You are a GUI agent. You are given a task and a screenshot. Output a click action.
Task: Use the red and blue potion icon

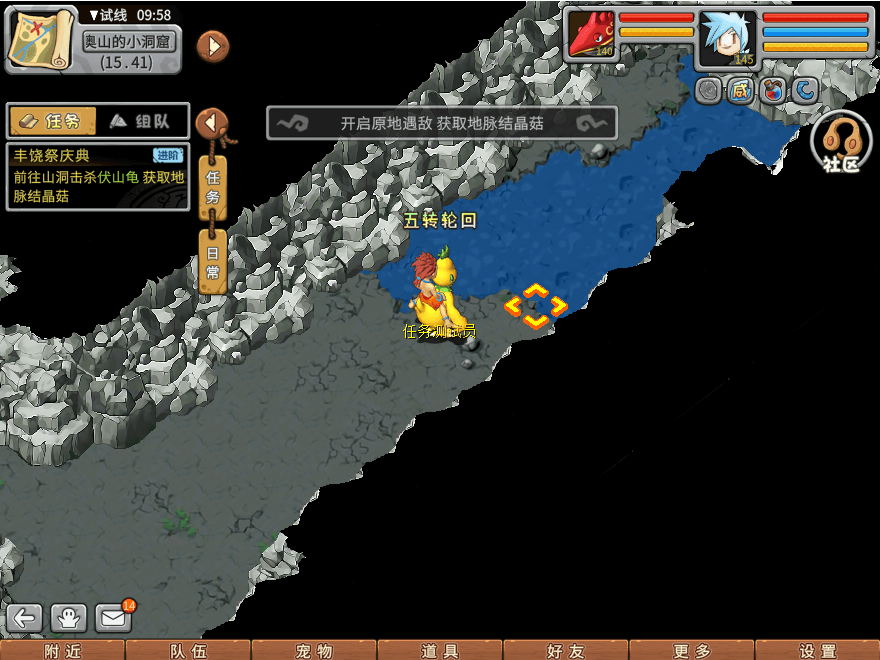pos(772,91)
